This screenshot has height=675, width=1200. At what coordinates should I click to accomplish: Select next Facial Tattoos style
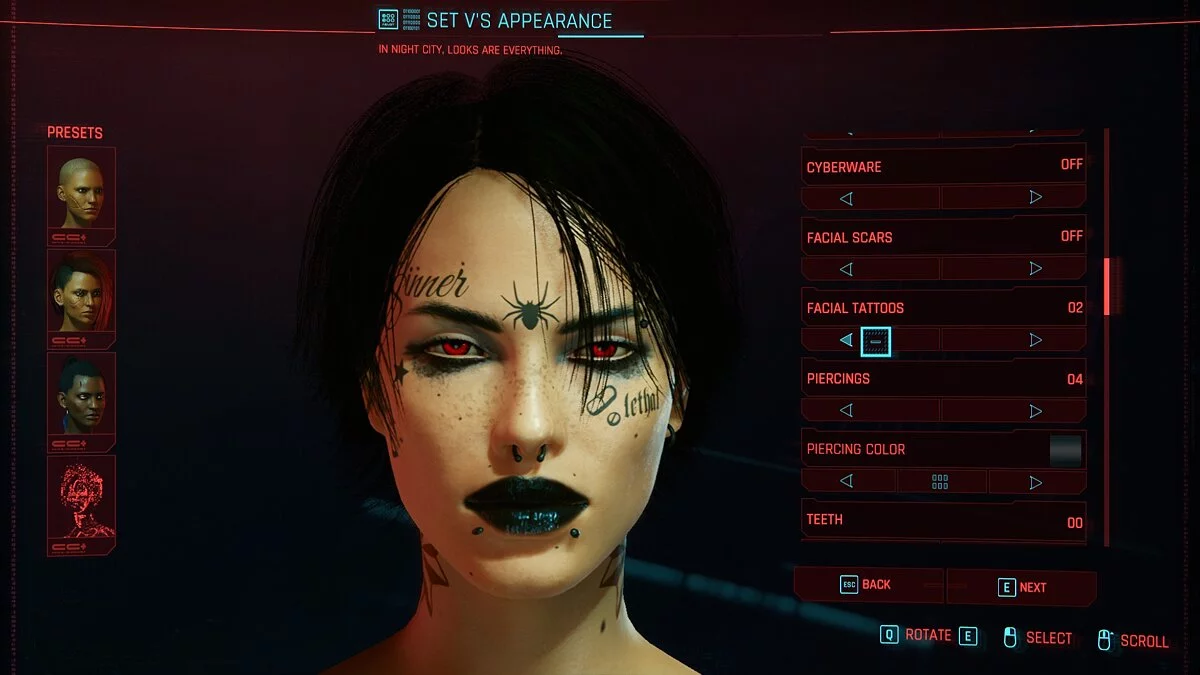tap(1035, 340)
